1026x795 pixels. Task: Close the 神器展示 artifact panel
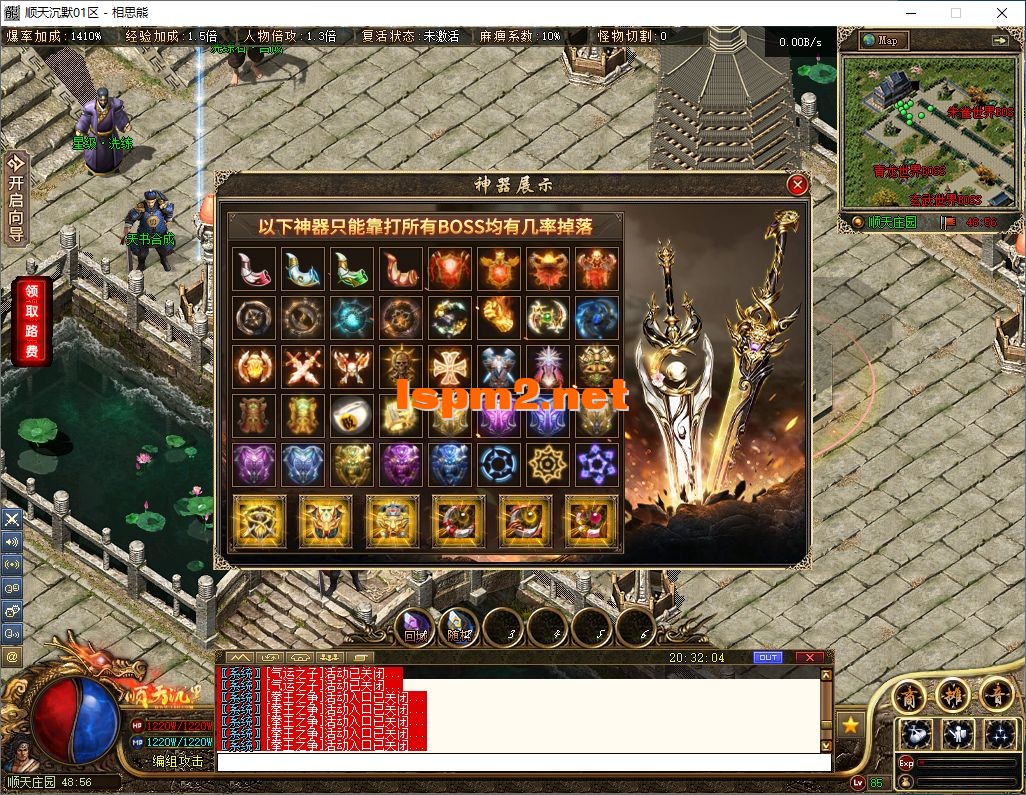pos(797,185)
